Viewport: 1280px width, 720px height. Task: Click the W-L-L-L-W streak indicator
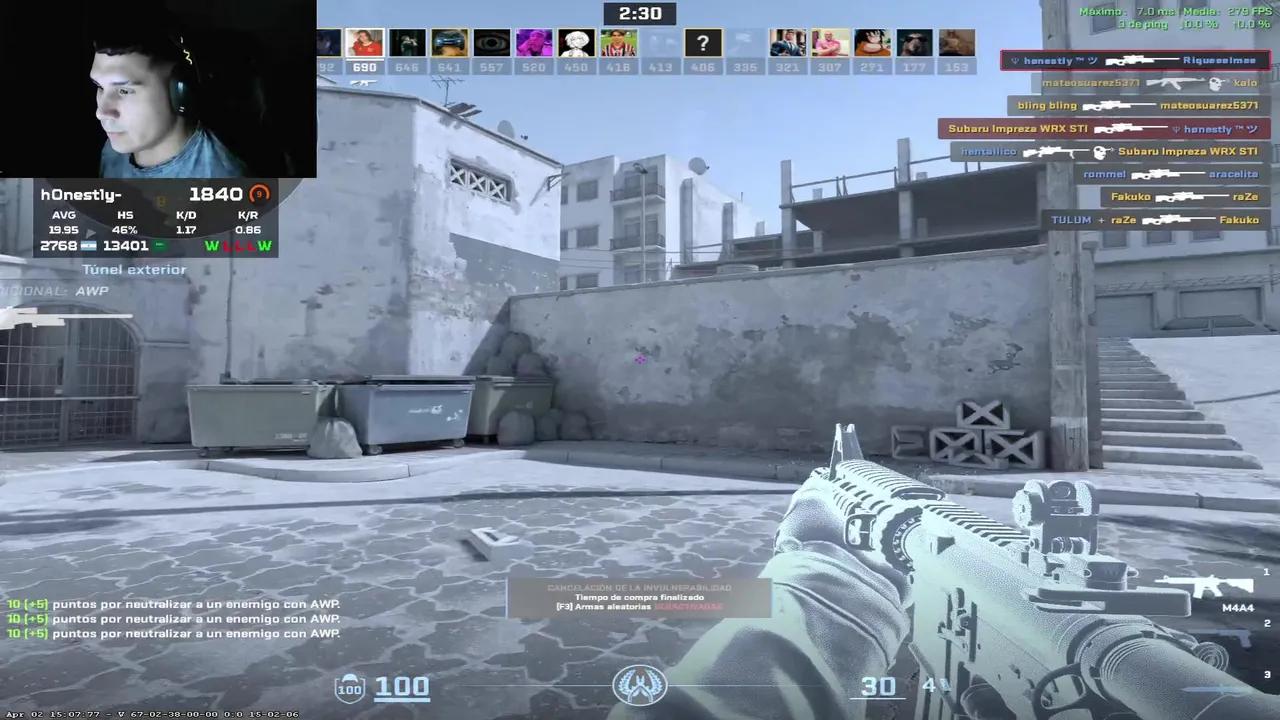click(238, 245)
